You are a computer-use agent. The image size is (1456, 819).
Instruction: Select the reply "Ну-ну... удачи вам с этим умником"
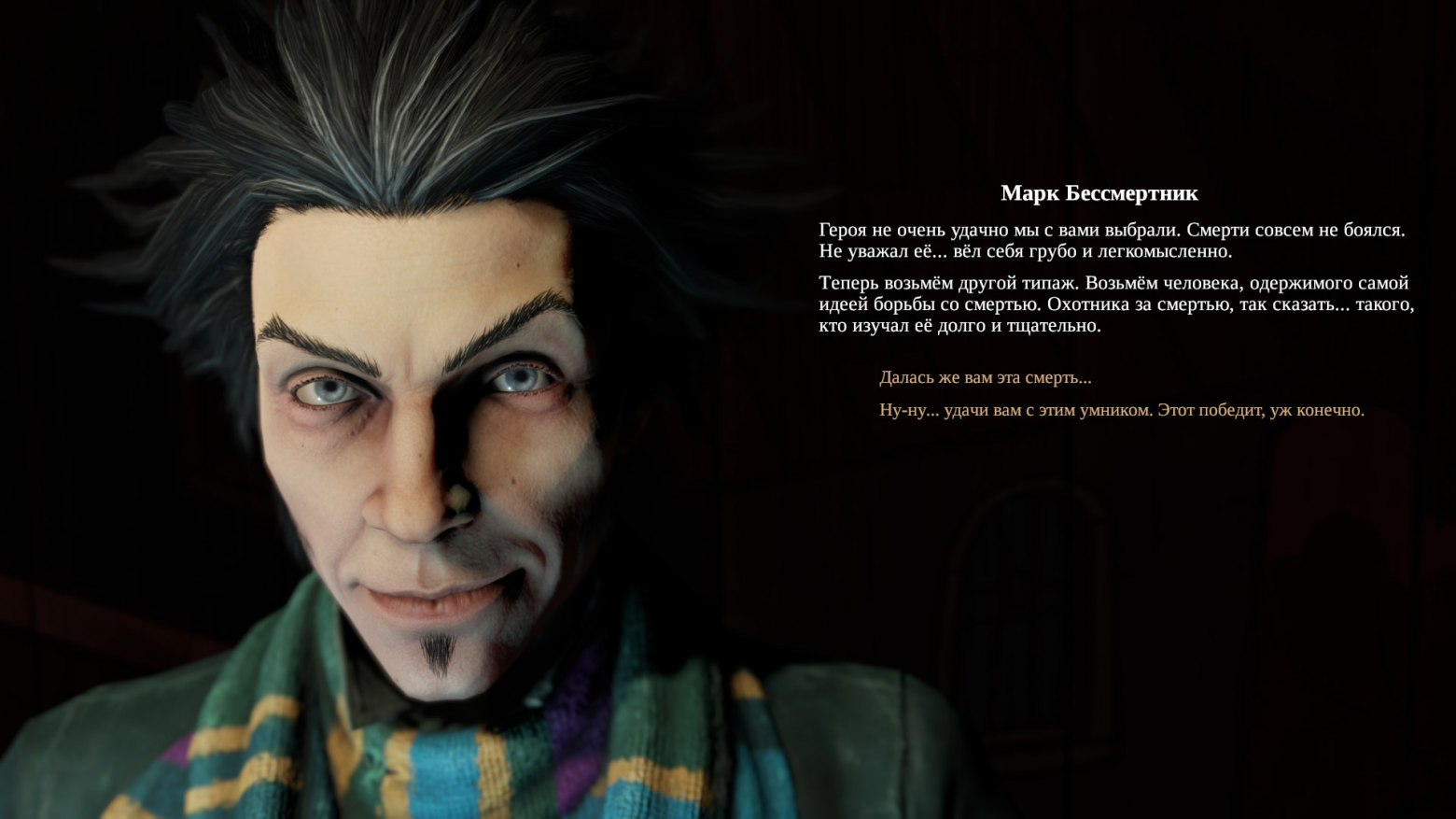pyautogui.click(x=1121, y=410)
